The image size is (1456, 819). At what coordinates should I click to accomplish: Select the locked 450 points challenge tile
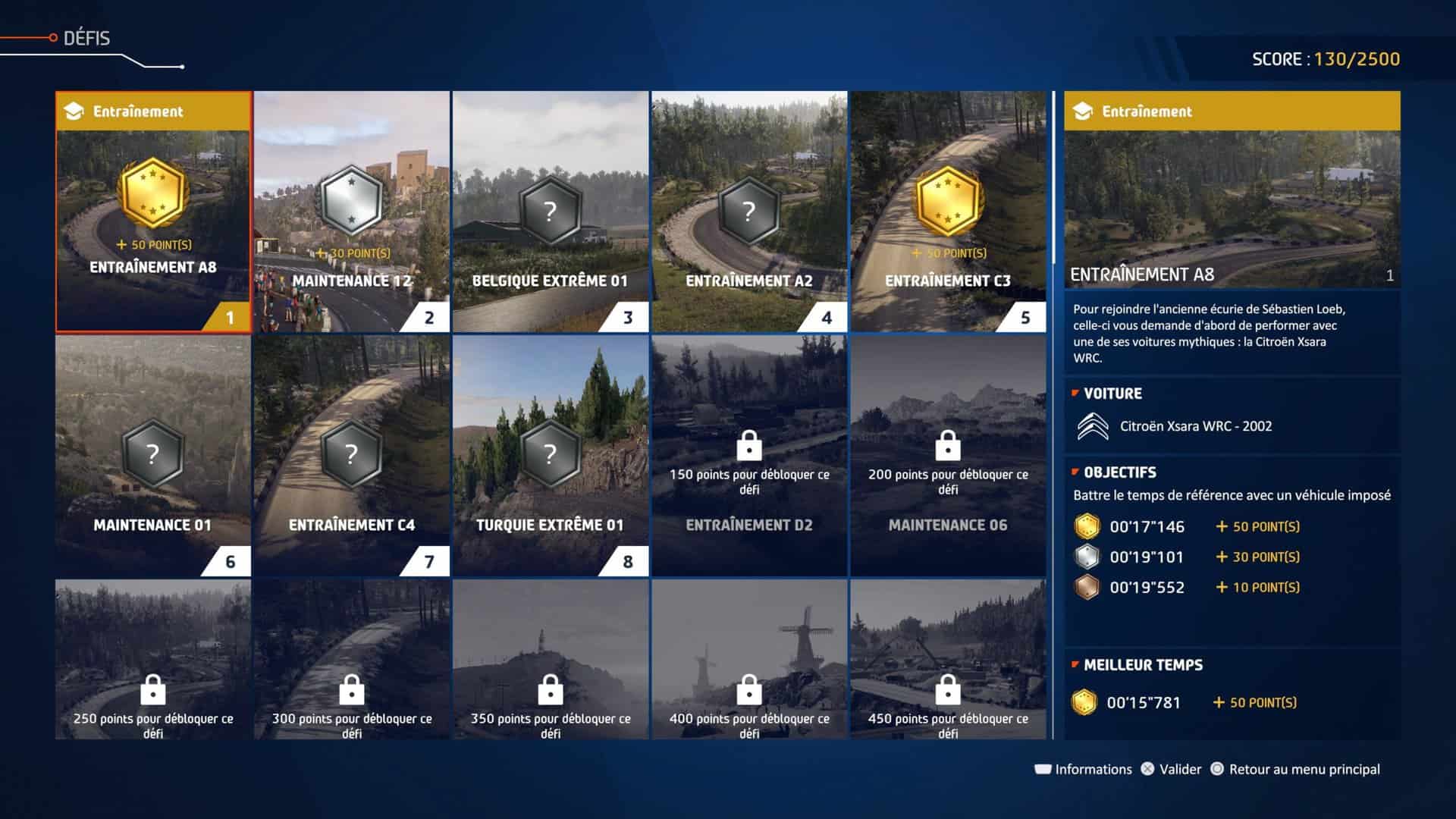click(x=948, y=660)
